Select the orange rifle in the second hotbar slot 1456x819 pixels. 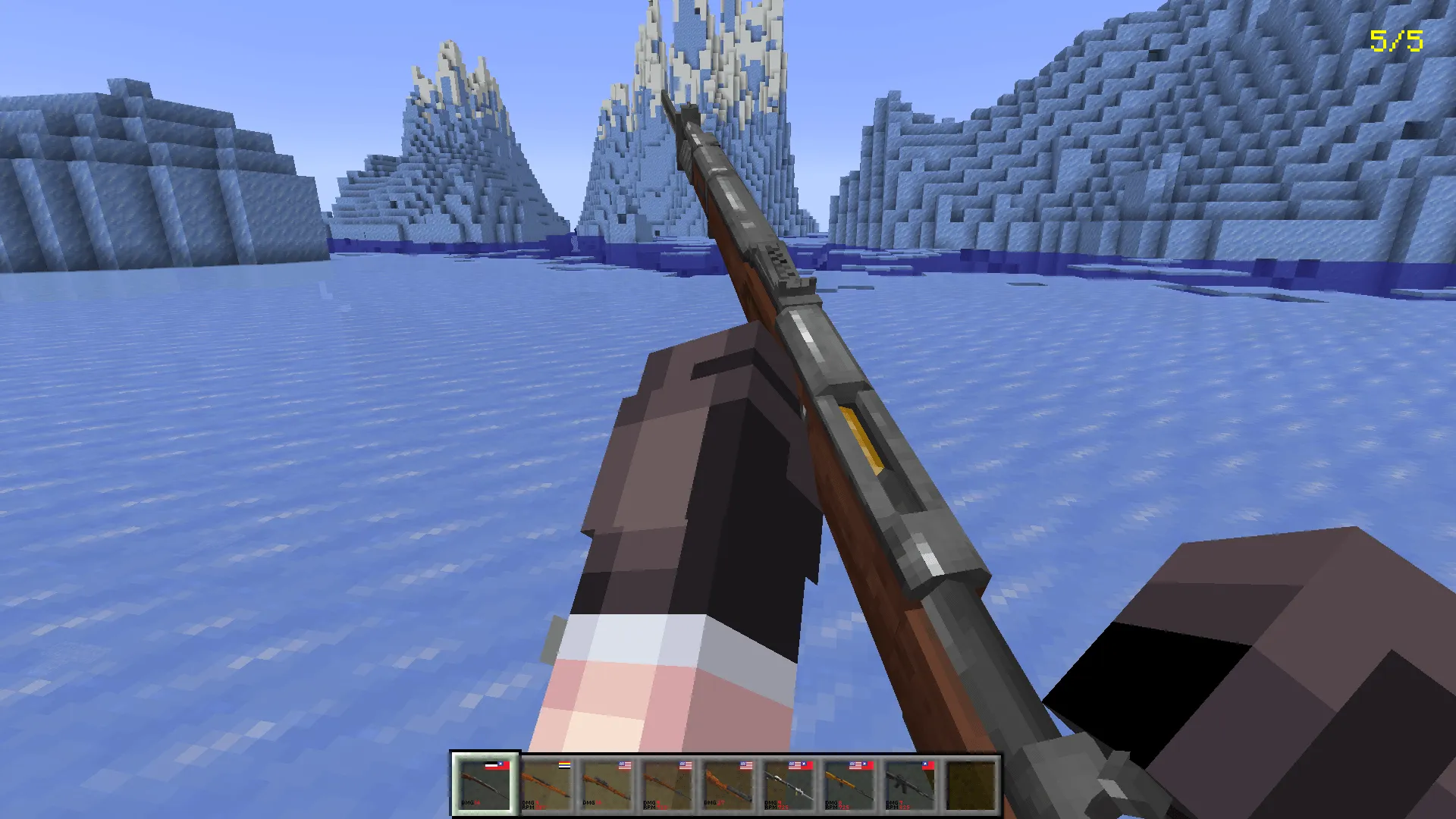coord(547,784)
